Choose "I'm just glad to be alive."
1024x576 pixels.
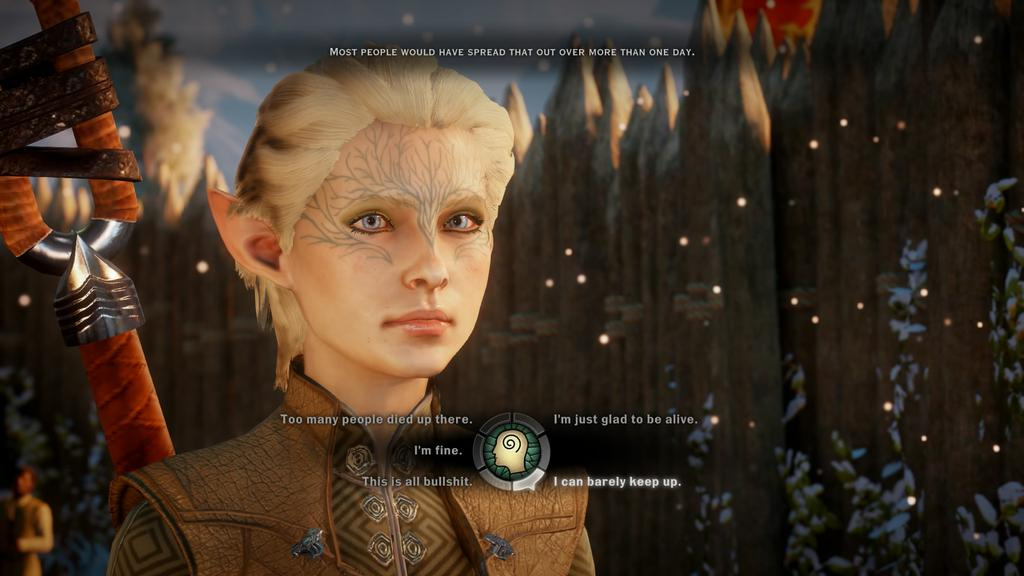click(626, 420)
